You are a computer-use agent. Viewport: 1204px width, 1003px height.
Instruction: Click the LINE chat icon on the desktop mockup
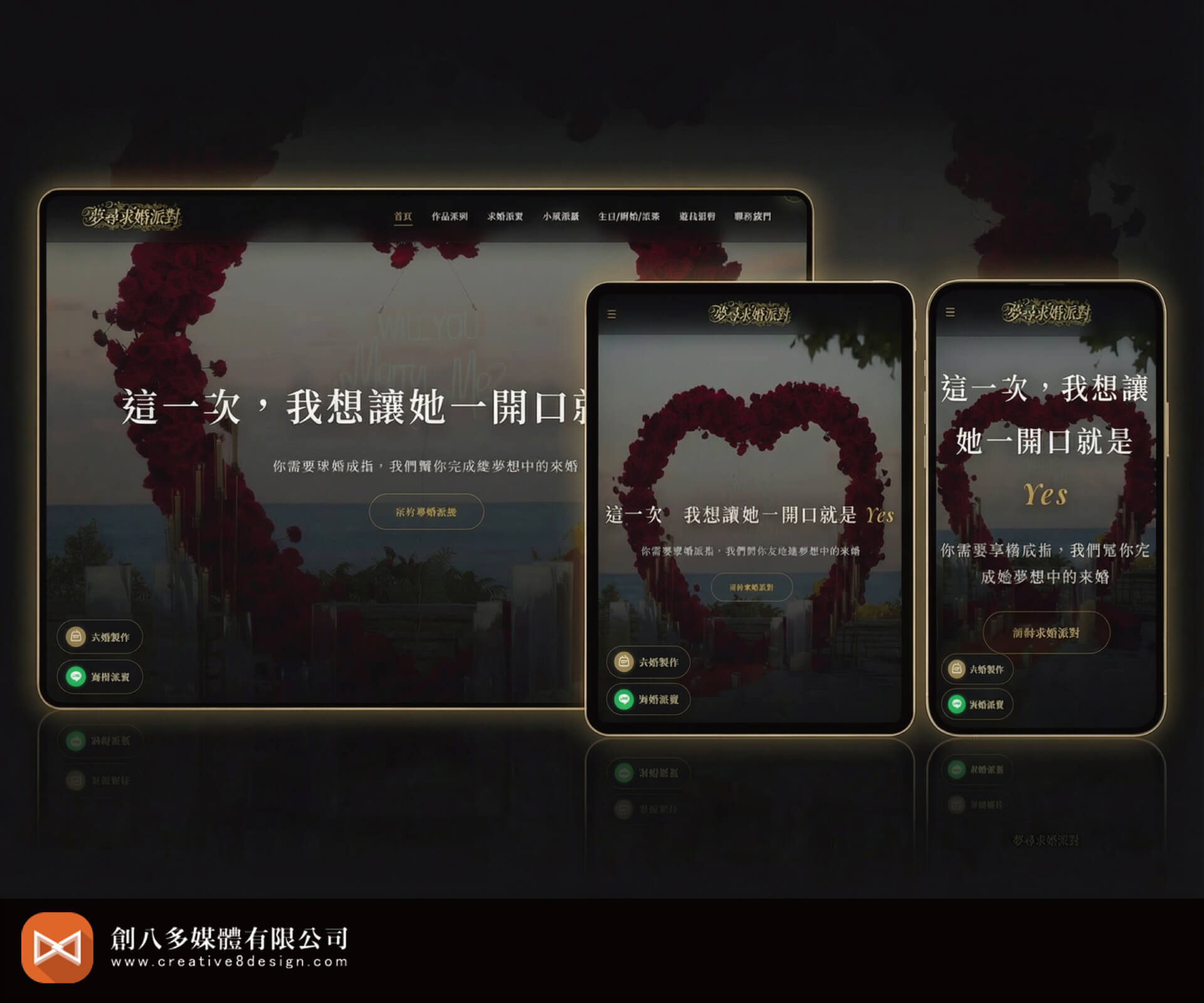pos(75,677)
